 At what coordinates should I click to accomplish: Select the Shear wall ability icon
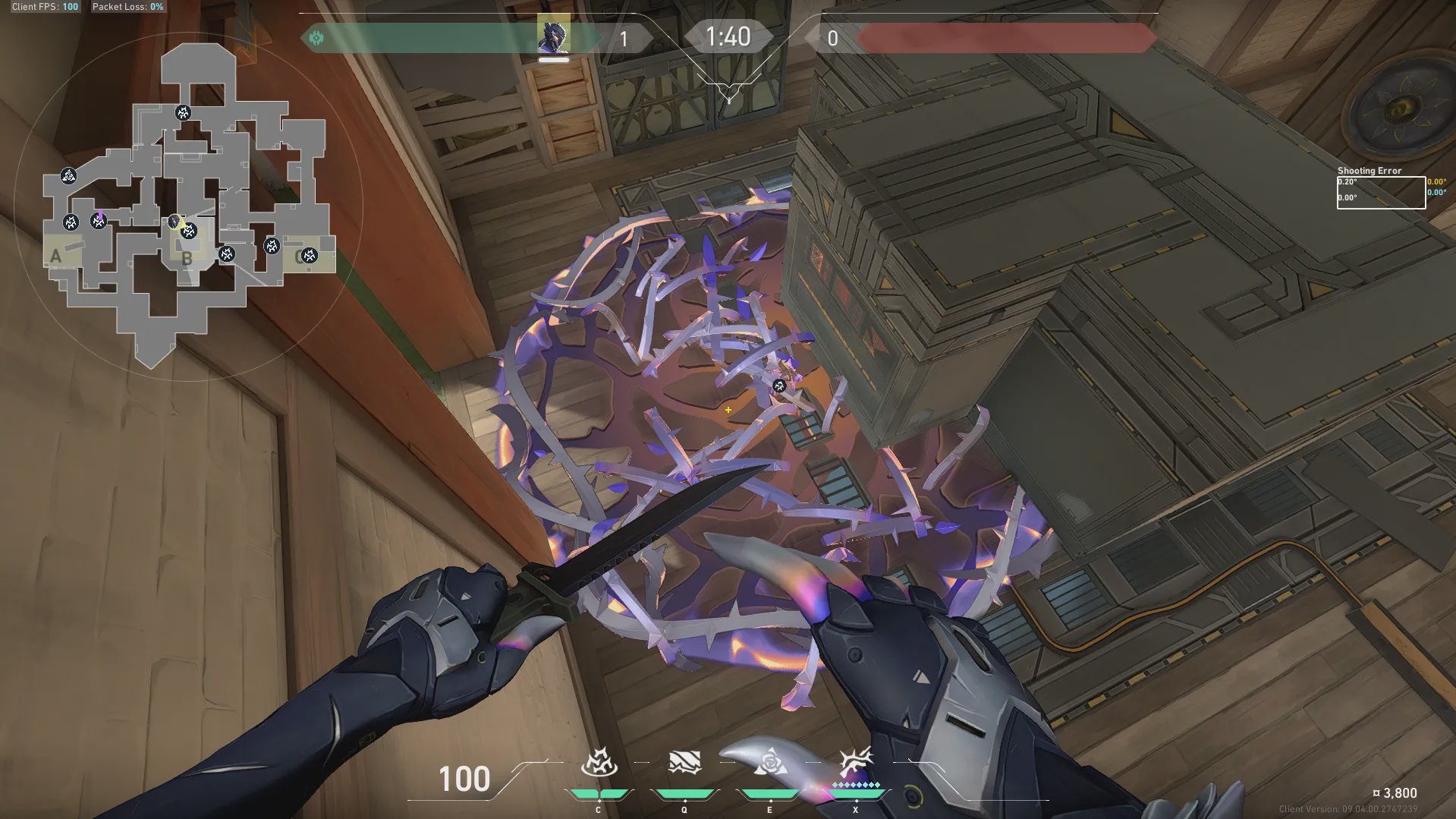684,762
